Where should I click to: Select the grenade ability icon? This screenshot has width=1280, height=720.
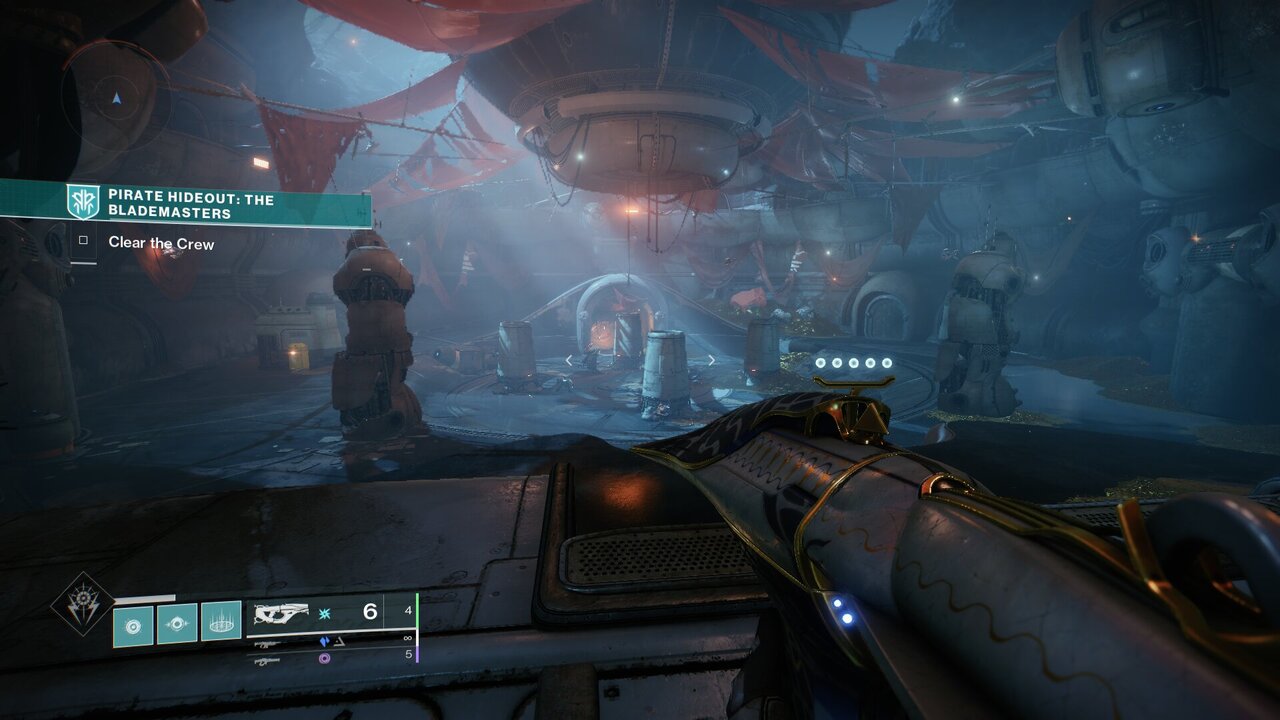pos(133,624)
